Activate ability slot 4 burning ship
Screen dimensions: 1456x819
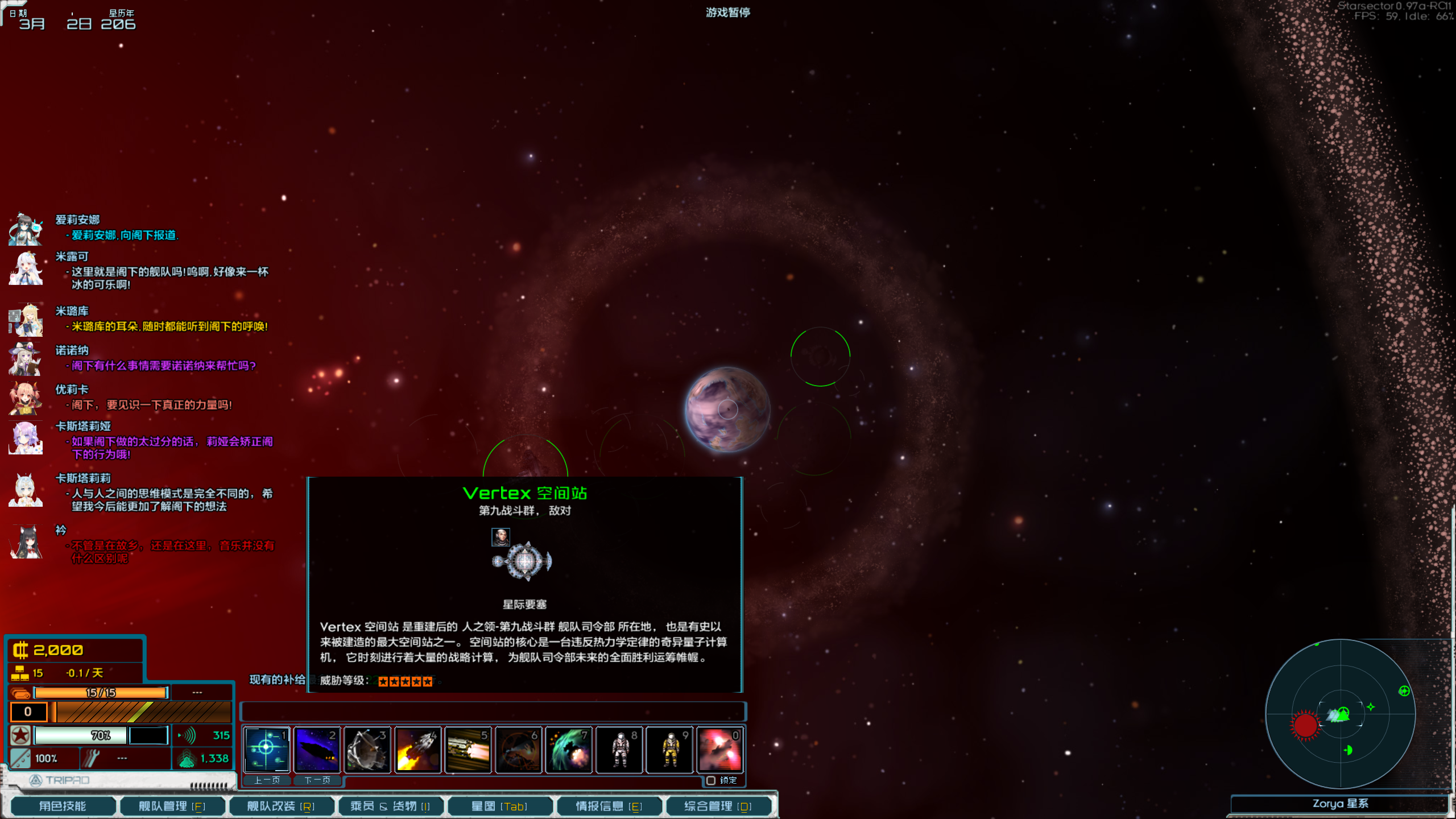tap(417, 750)
